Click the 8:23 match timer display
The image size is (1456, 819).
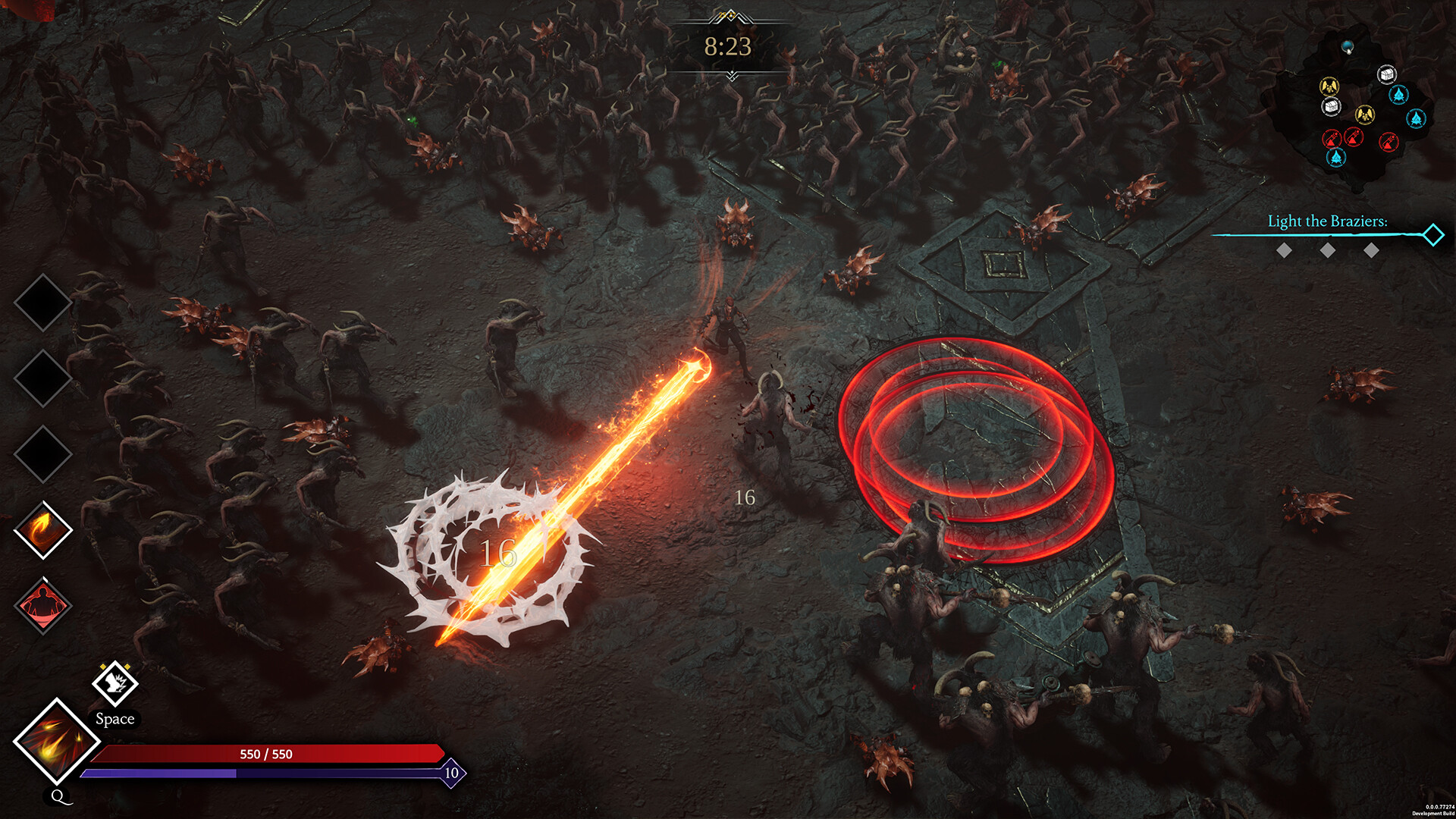pyautogui.click(x=729, y=45)
